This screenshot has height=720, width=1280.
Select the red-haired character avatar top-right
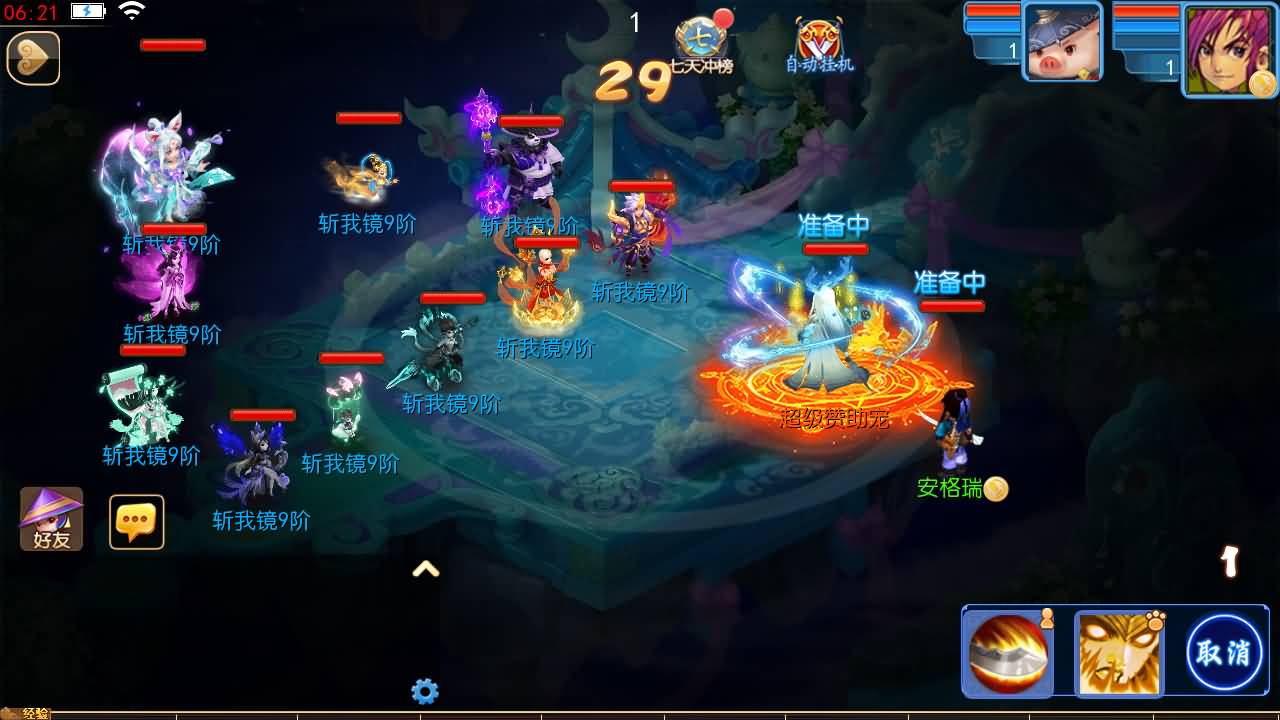click(1226, 47)
